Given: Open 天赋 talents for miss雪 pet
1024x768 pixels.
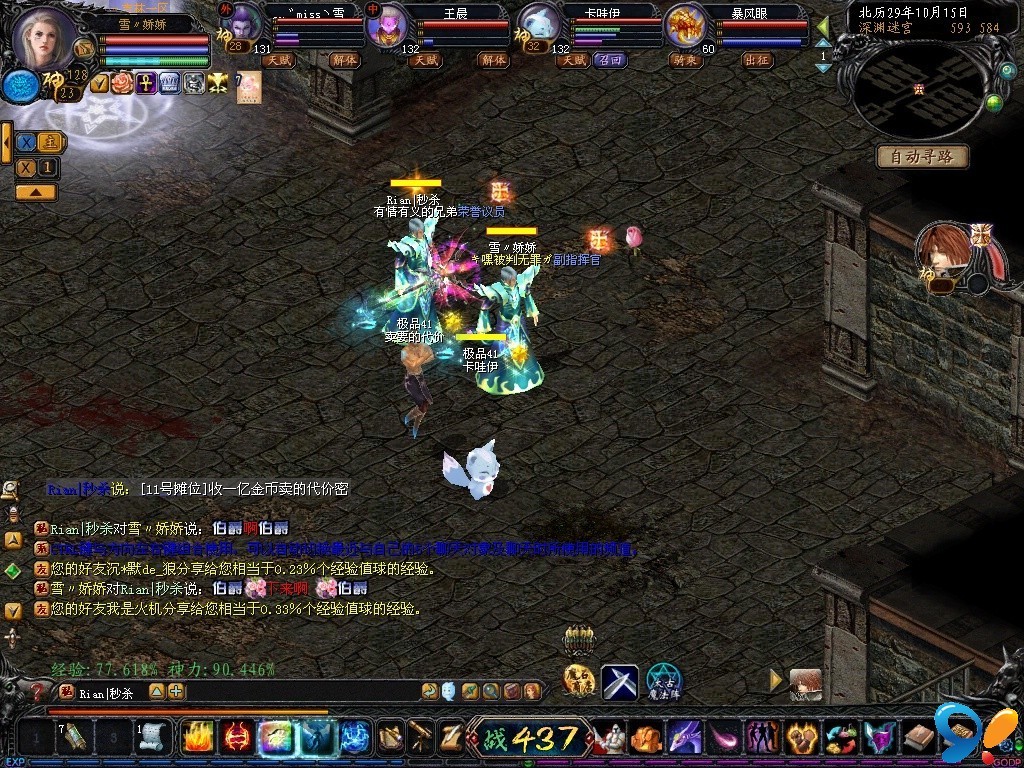Looking at the screenshot, I should [x=277, y=60].
